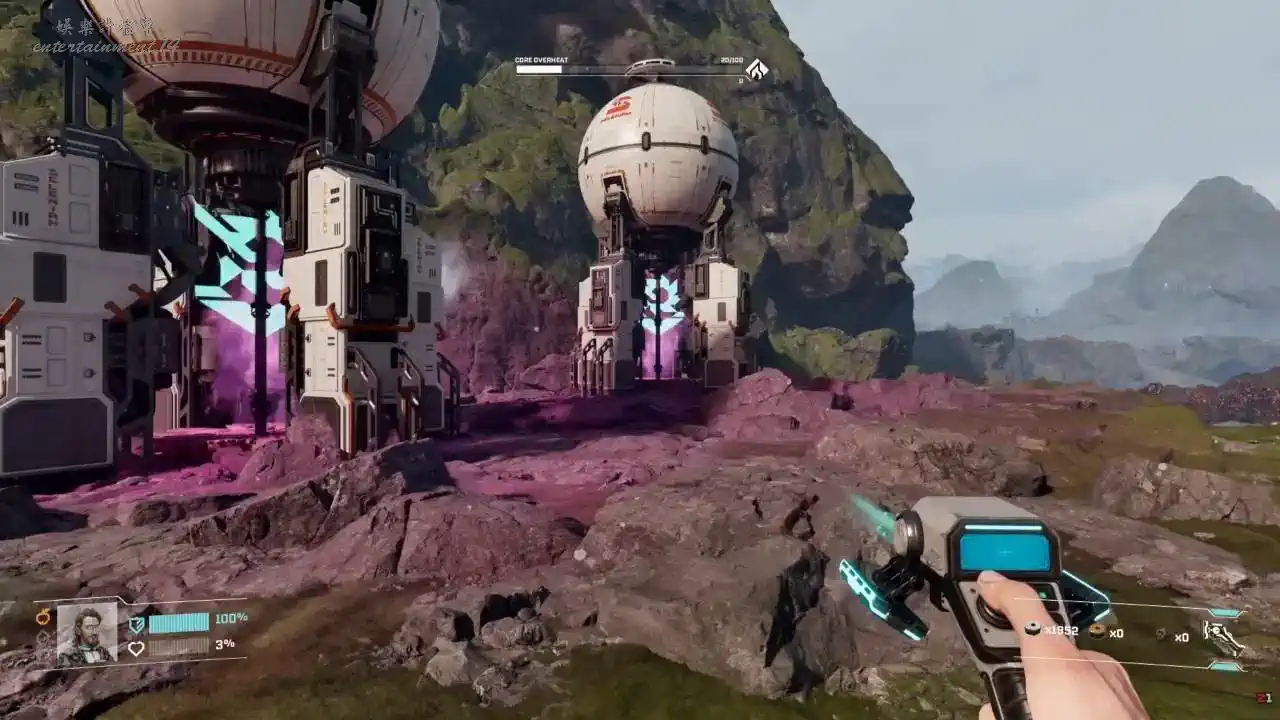The image size is (1280, 720).
Task: Click the teal shield icon
Action: point(136,623)
